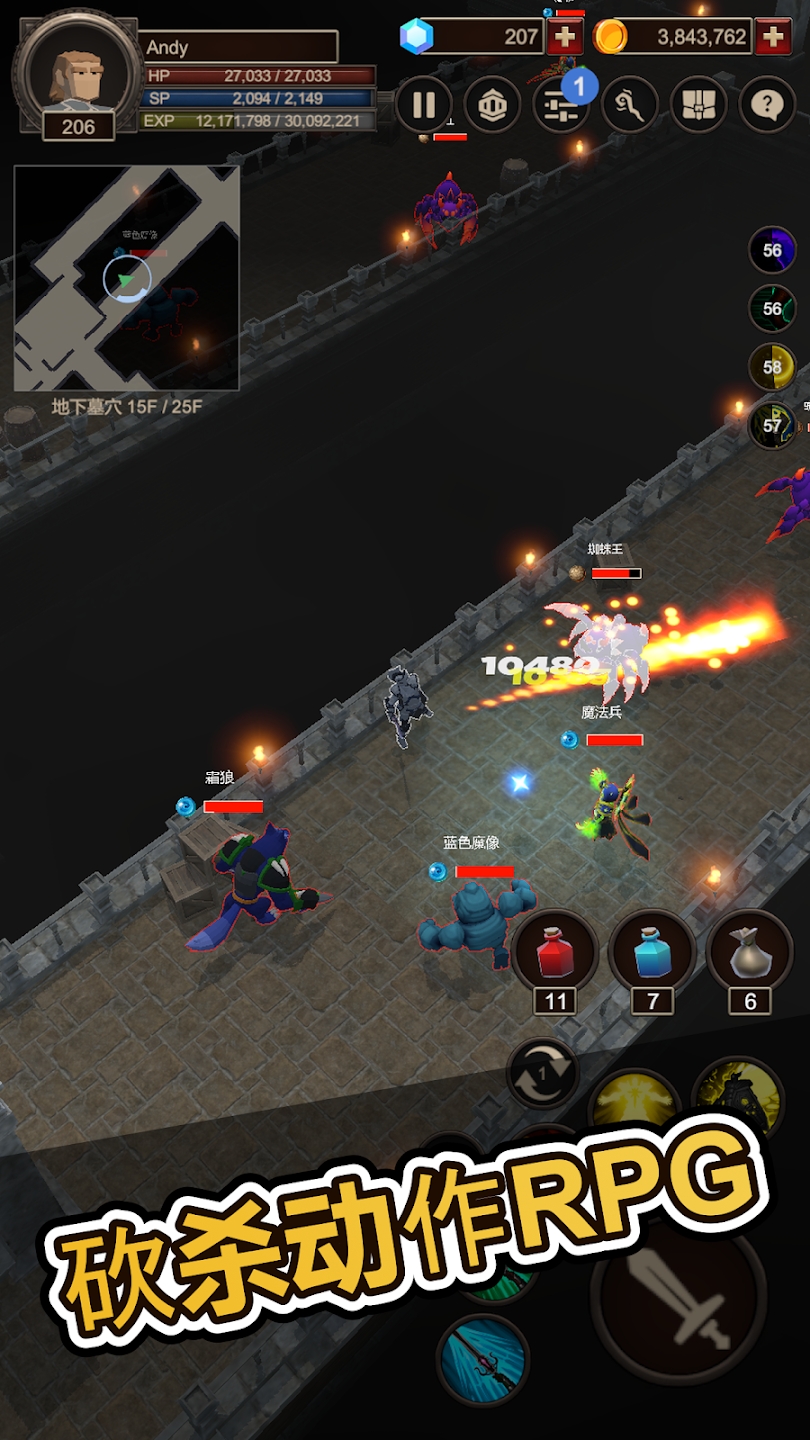Viewport: 810px width, 1440px height.
Task: Pause the game
Action: click(x=424, y=105)
